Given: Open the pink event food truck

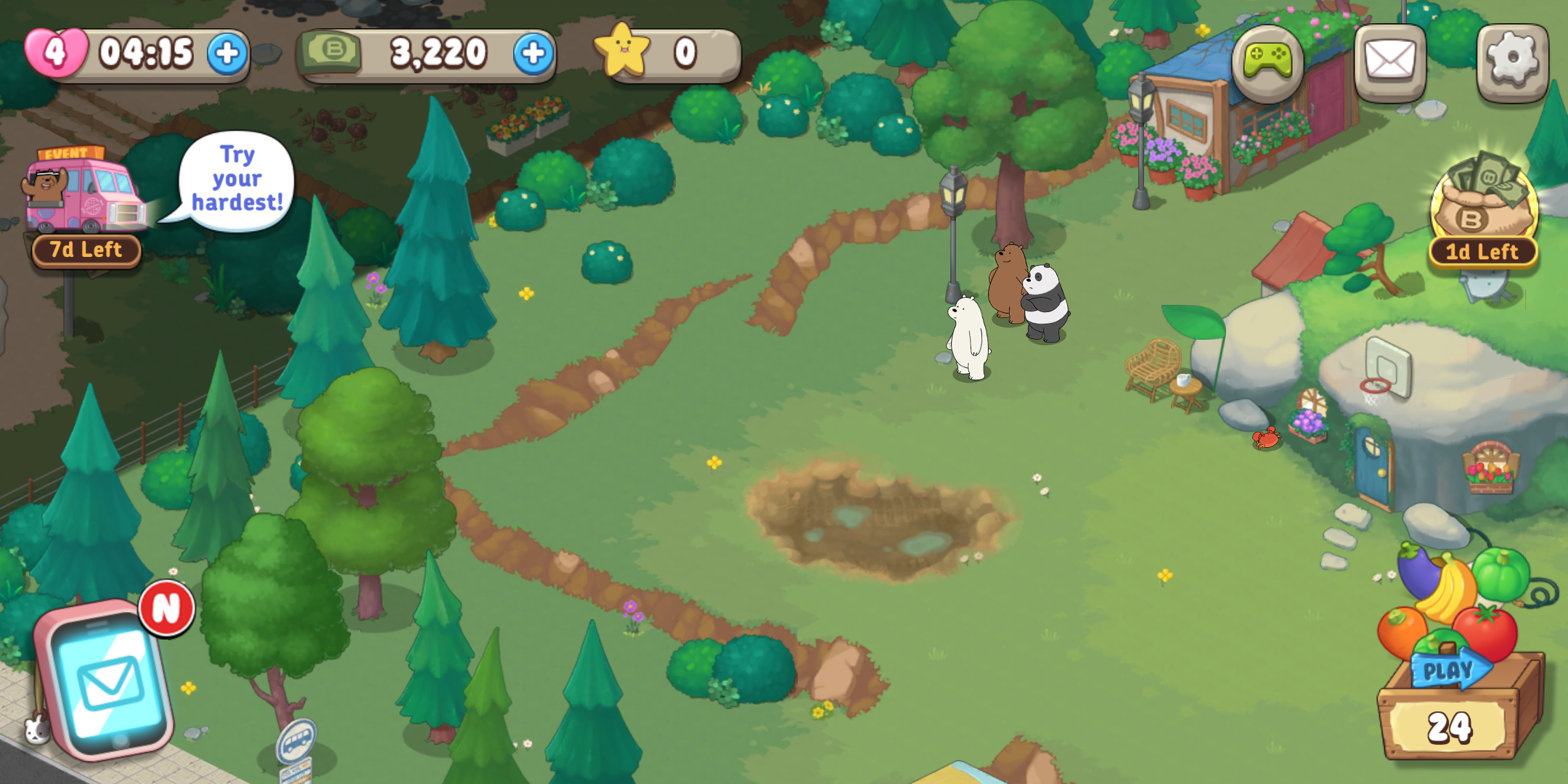Looking at the screenshot, I should (83, 192).
